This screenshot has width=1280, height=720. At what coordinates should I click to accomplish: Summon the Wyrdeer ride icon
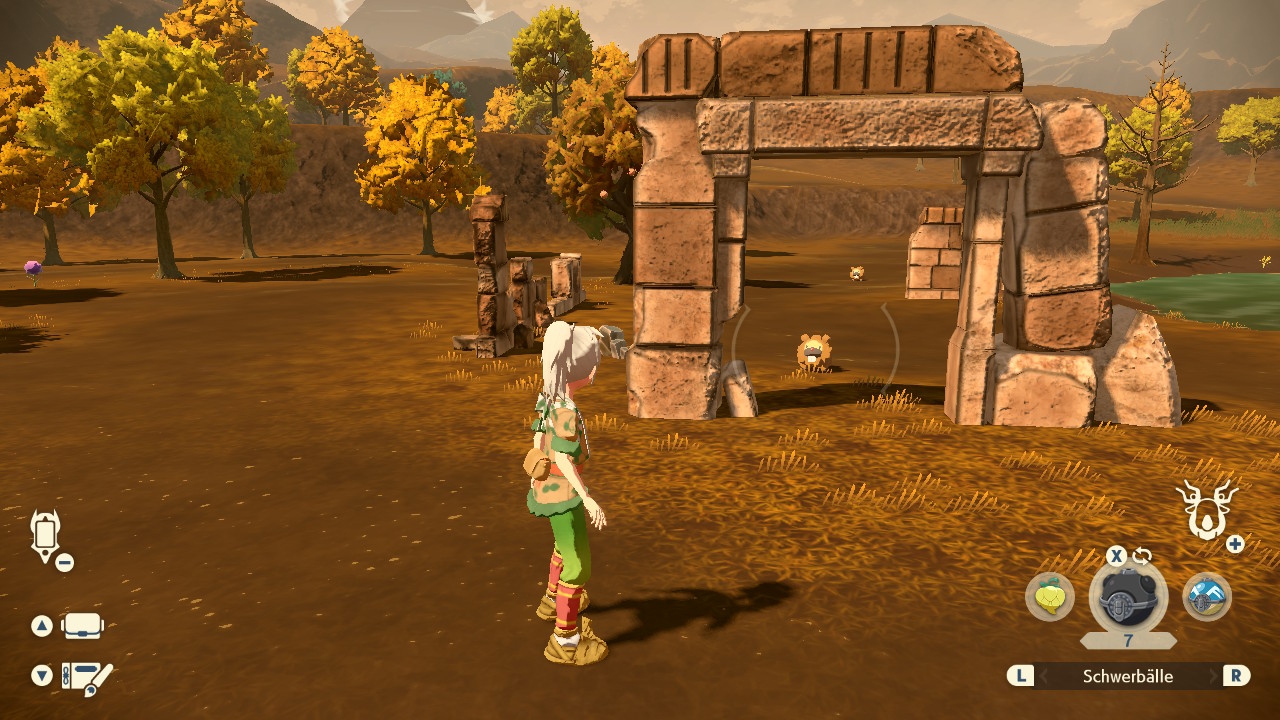[x=1206, y=510]
